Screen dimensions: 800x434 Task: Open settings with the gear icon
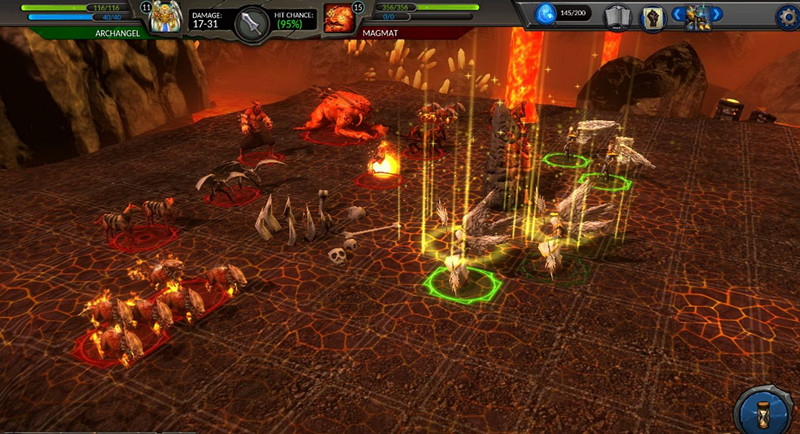click(x=788, y=16)
